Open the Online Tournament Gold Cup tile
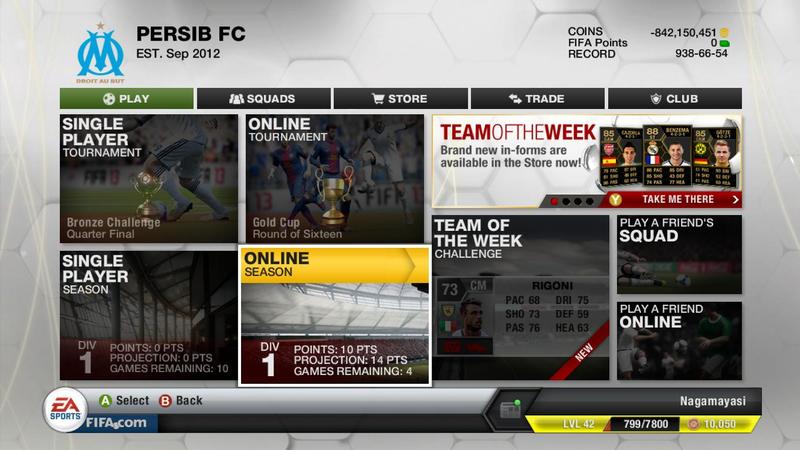 (335, 178)
